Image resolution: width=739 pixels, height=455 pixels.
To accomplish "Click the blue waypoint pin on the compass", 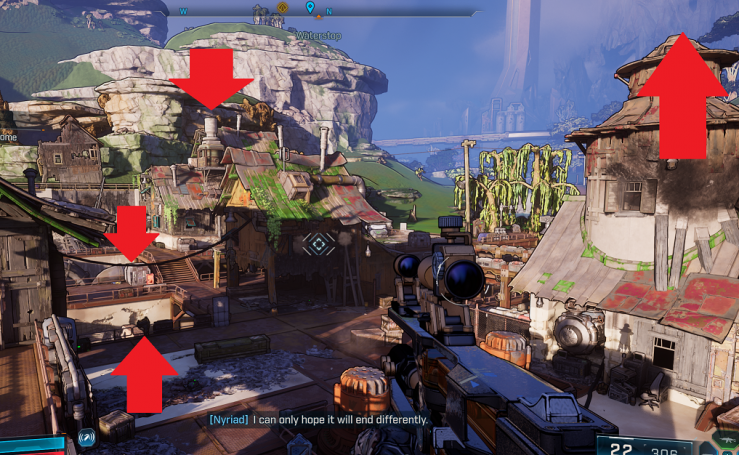I will pyautogui.click(x=310, y=9).
